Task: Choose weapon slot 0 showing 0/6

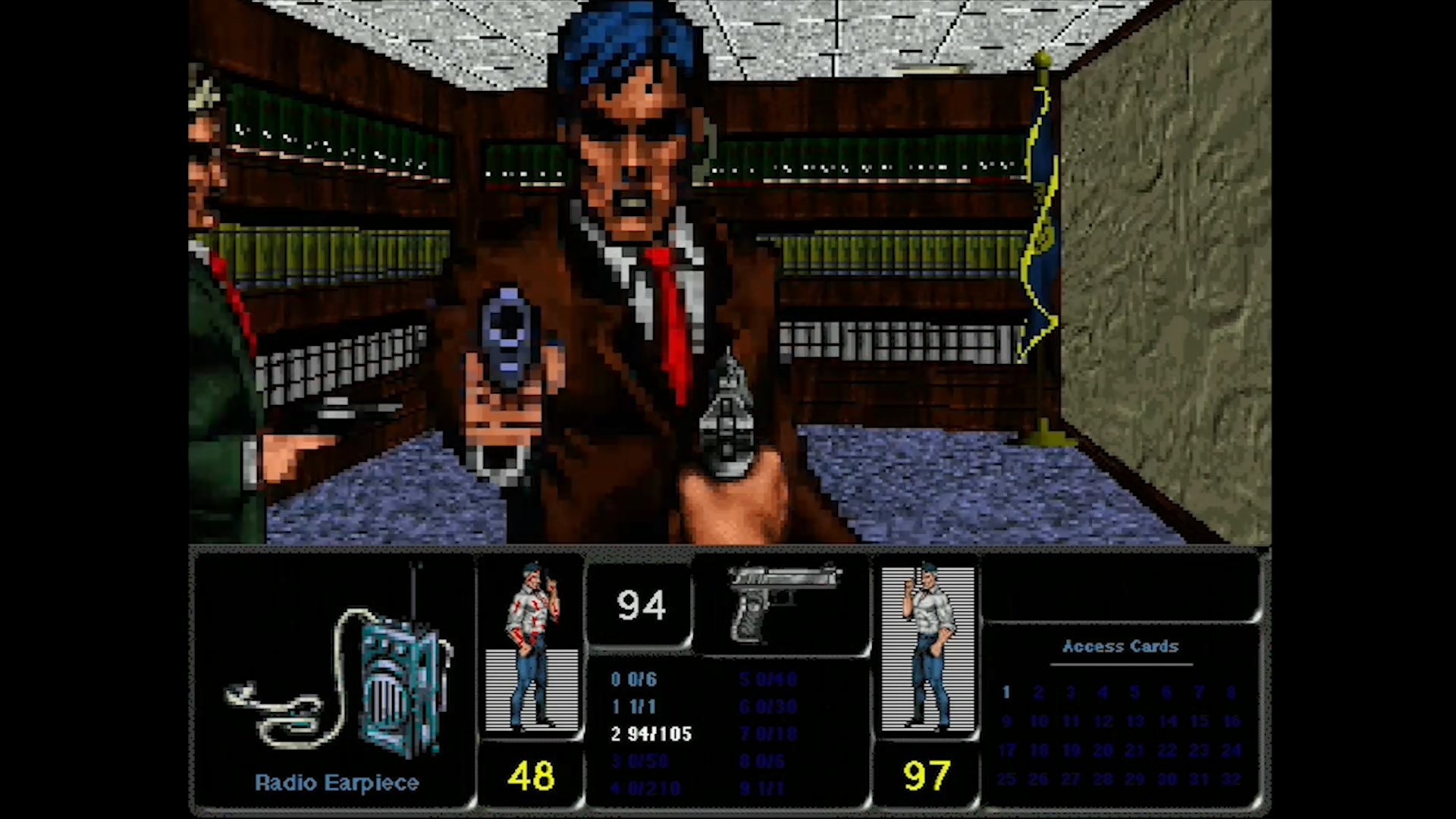Action: 634,679
